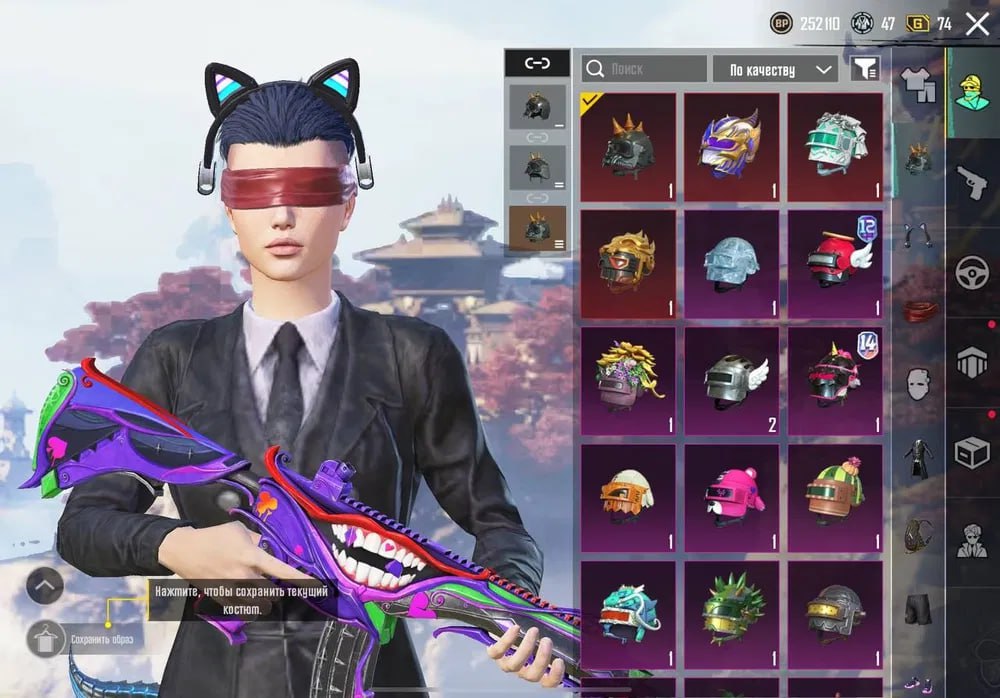
Task: Select the shorts clothing category
Action: pos(918,607)
